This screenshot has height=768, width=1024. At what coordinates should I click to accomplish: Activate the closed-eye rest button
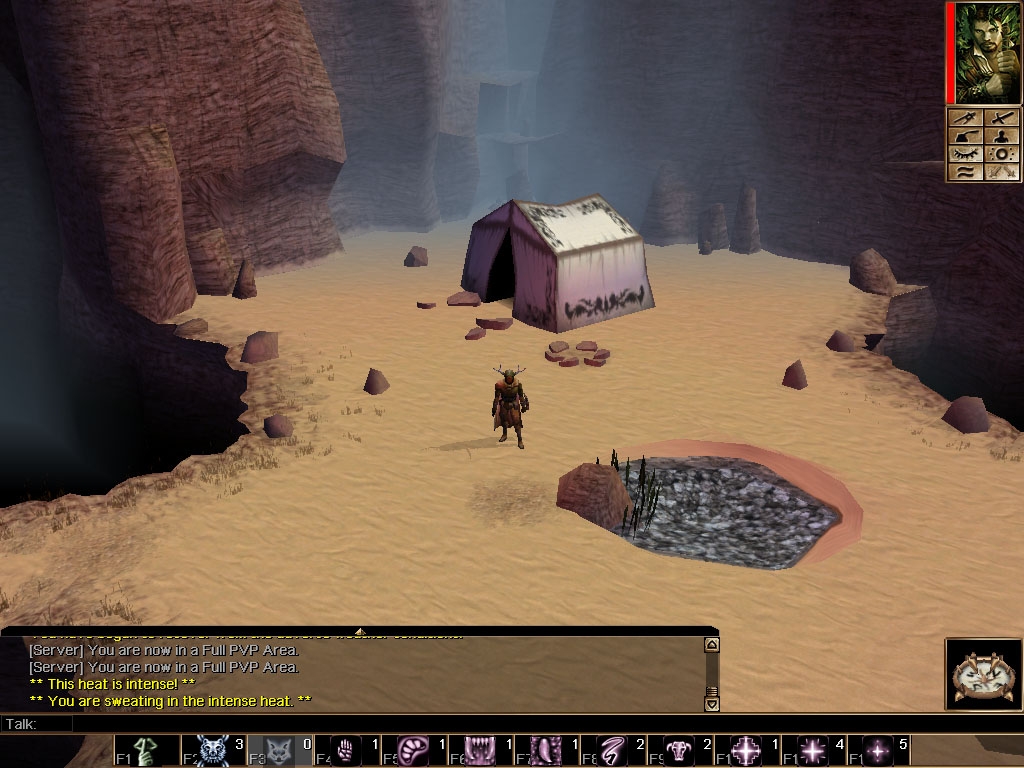coord(965,154)
